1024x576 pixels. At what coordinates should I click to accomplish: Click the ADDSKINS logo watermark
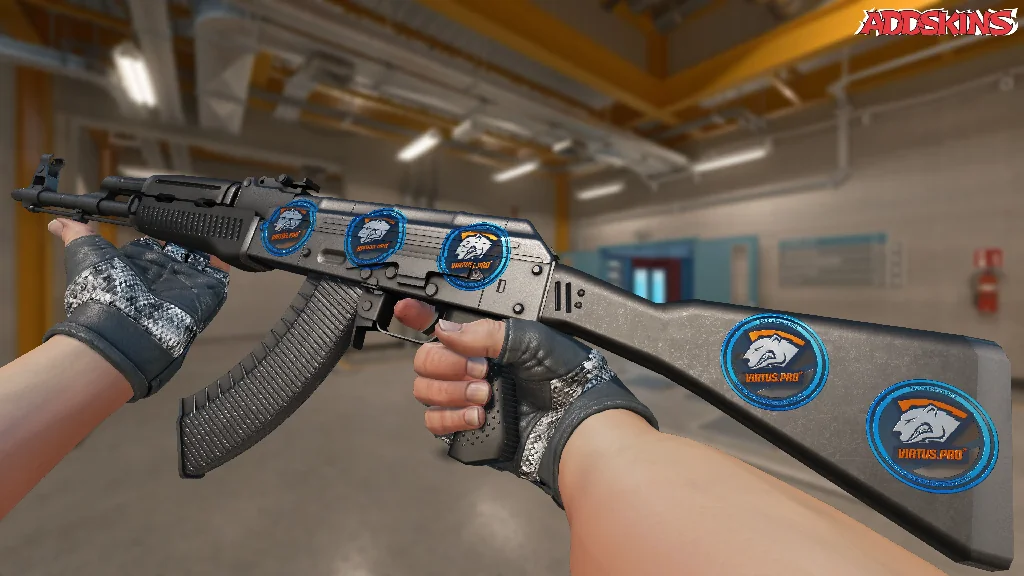pos(939,23)
